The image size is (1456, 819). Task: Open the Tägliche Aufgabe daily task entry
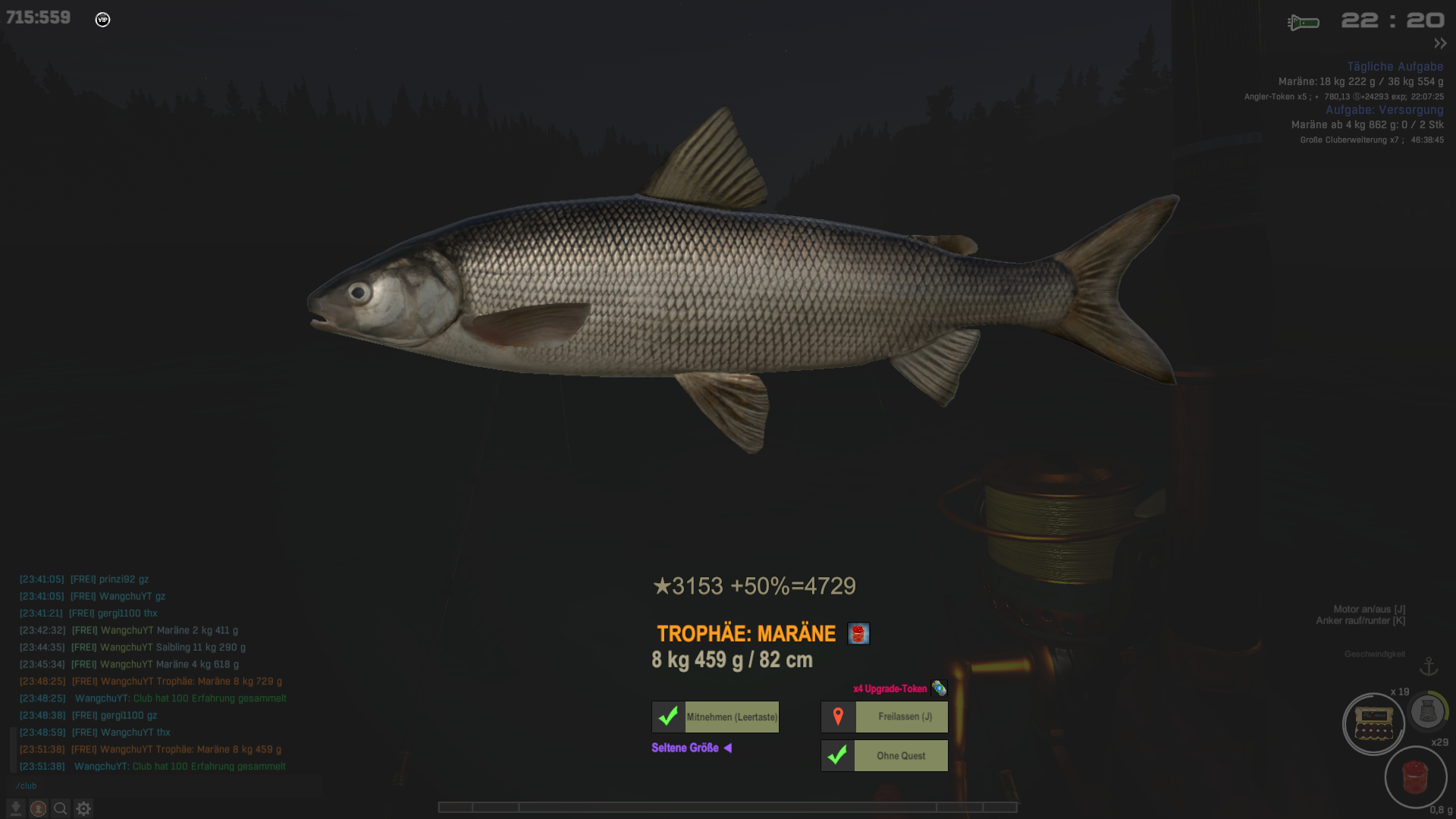point(1395,67)
